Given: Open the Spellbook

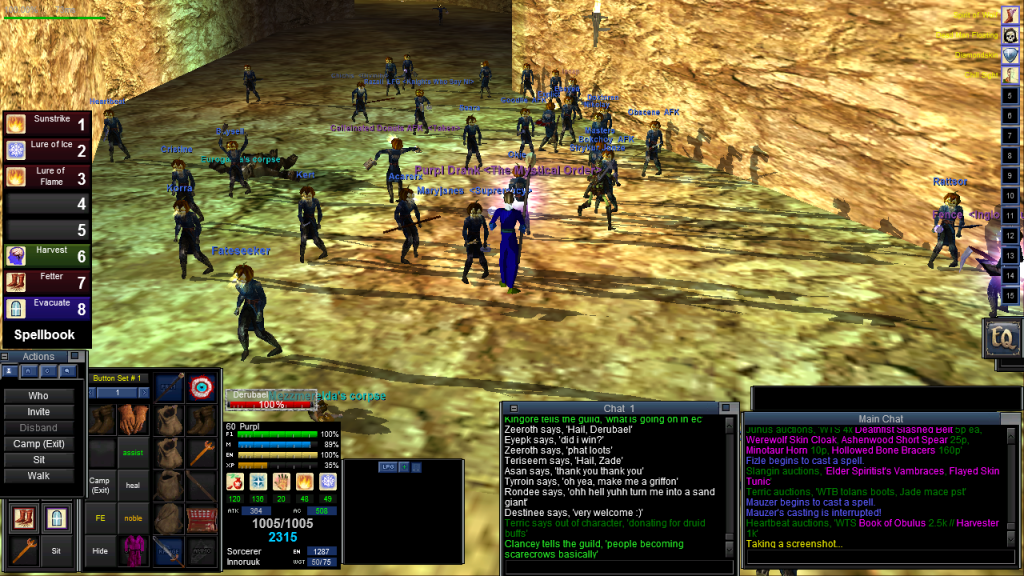Looking at the screenshot, I should point(44,335).
